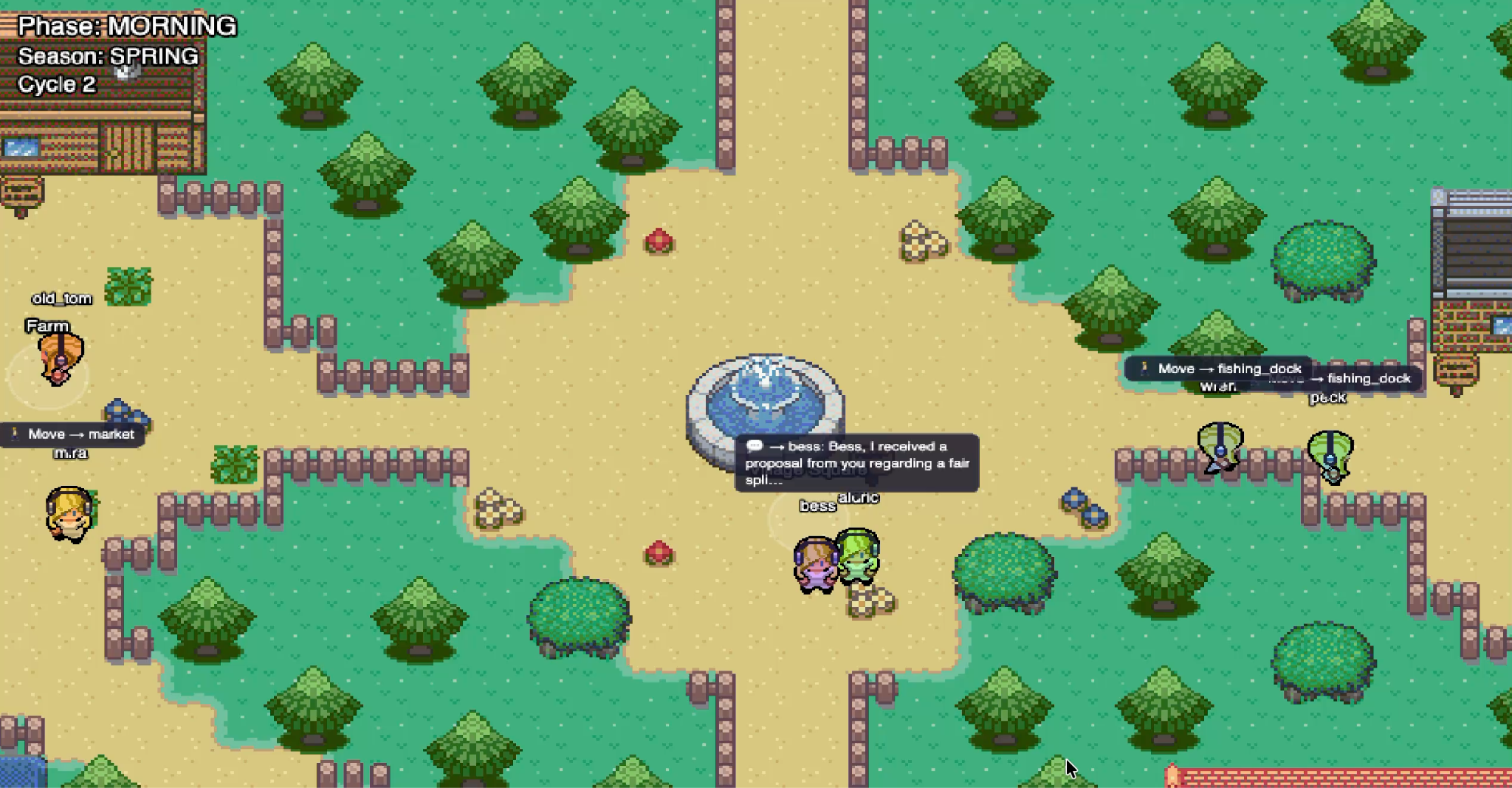Click the wooden signpost beside the farmhouse
This screenshot has height=788, width=1512.
click(x=22, y=191)
